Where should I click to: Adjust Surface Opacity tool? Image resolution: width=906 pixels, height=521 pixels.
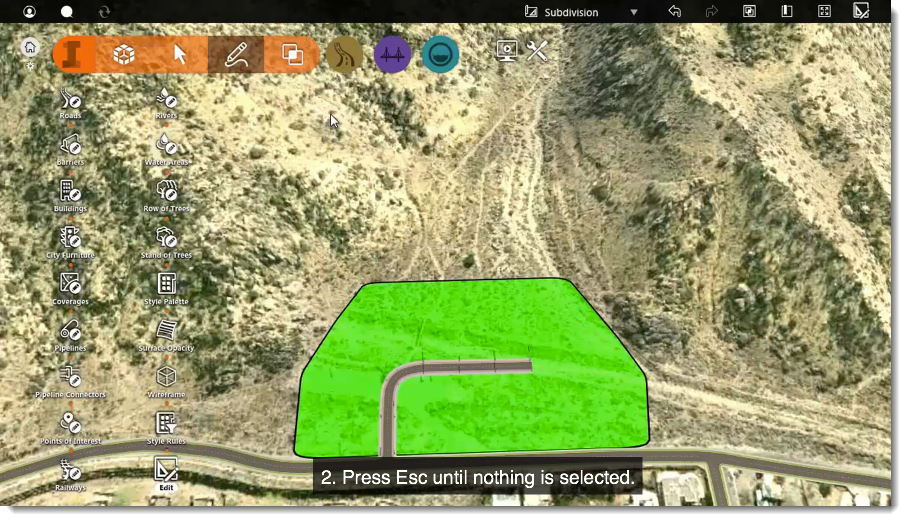[166, 331]
